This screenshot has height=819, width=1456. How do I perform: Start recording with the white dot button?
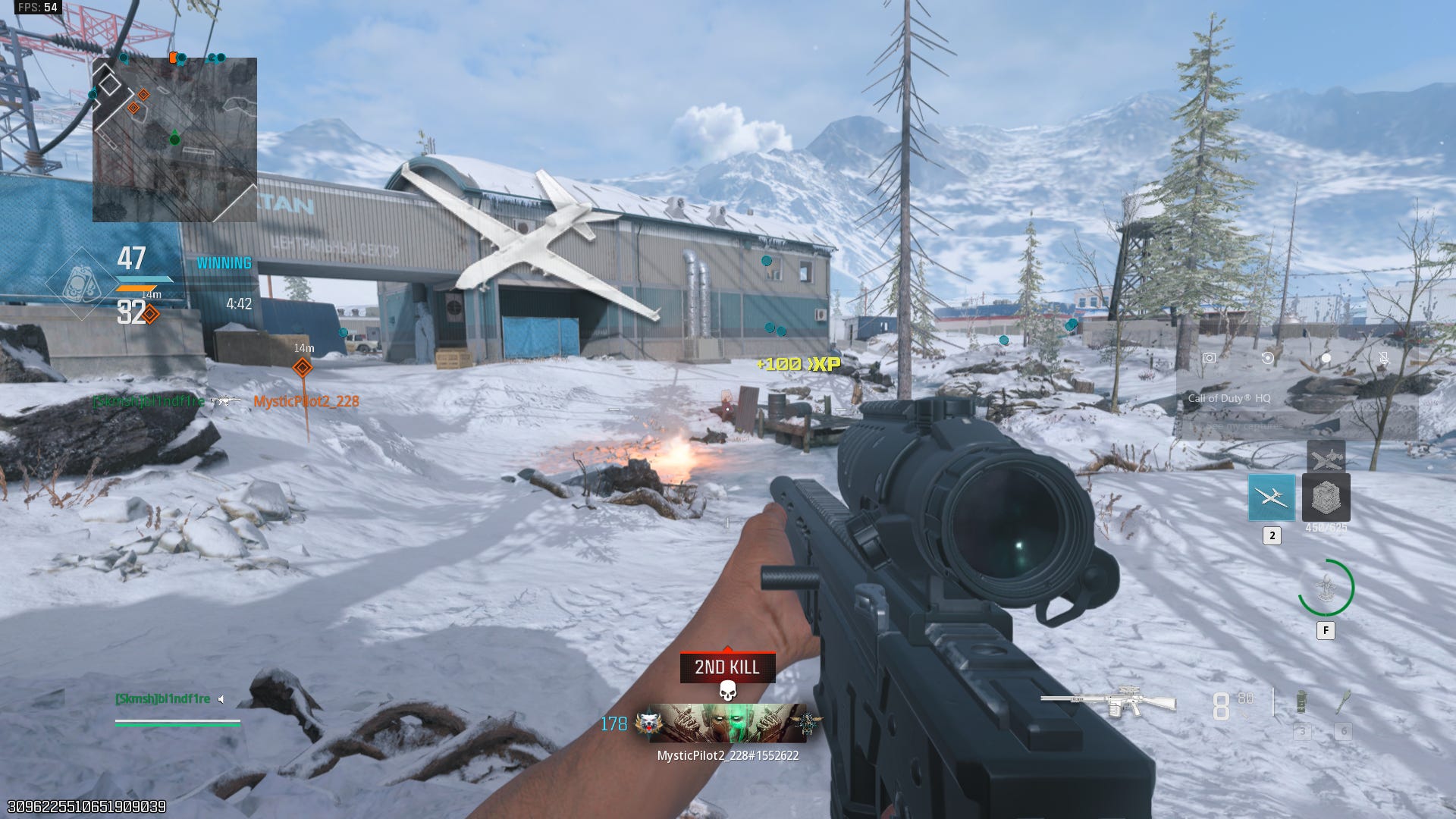[1326, 358]
